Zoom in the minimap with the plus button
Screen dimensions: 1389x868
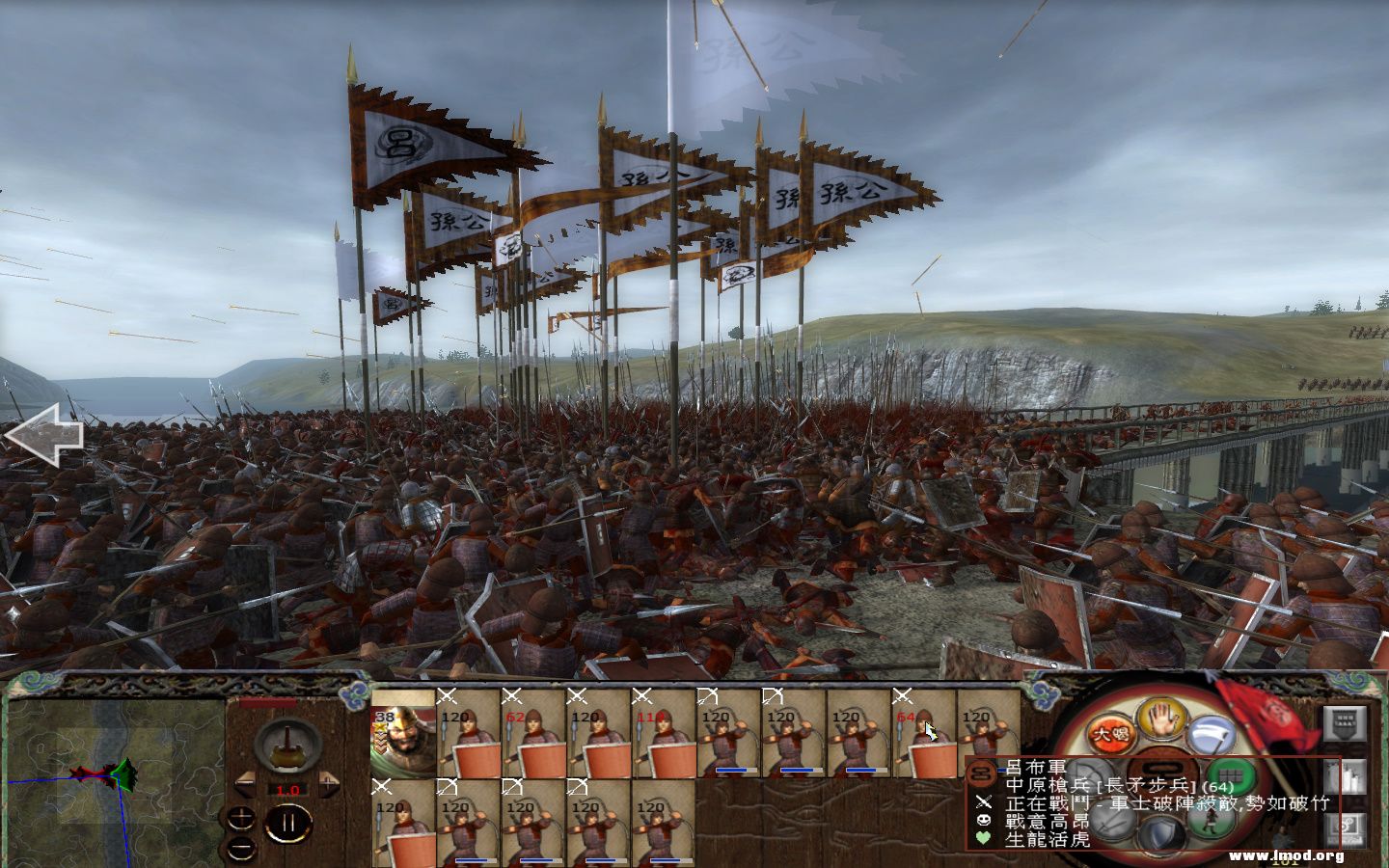pos(241,818)
